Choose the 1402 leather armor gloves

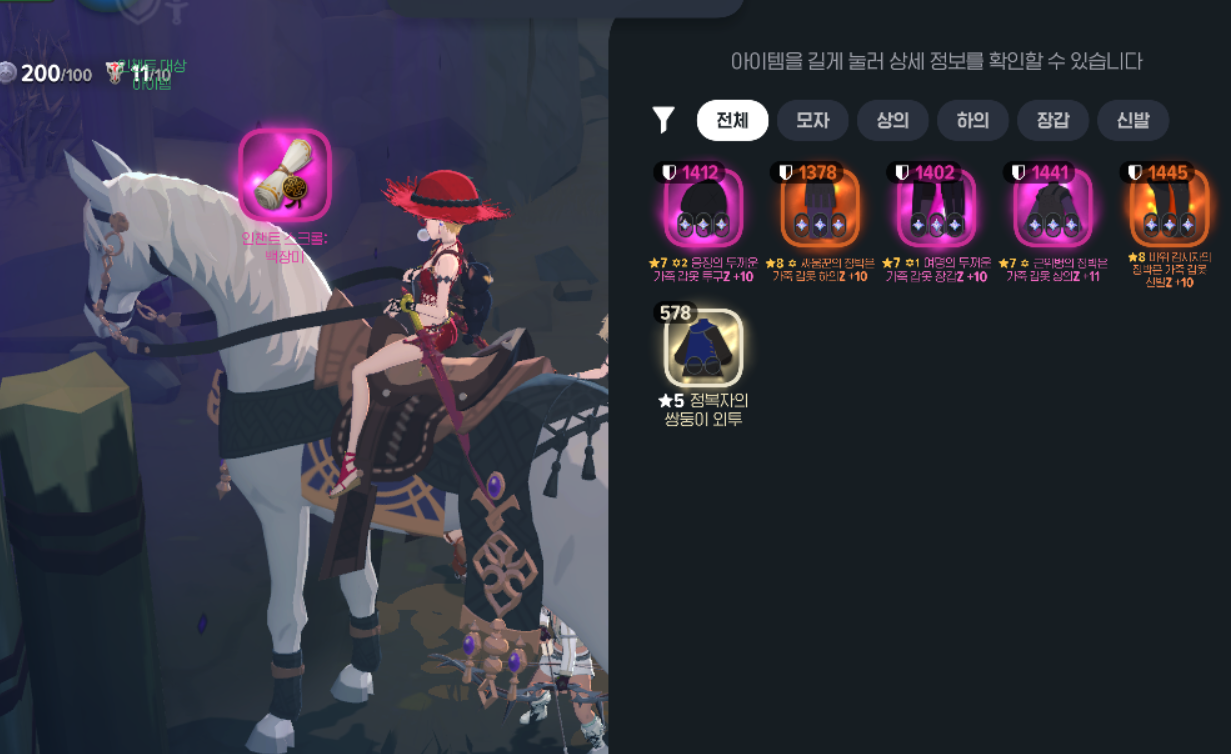936,208
